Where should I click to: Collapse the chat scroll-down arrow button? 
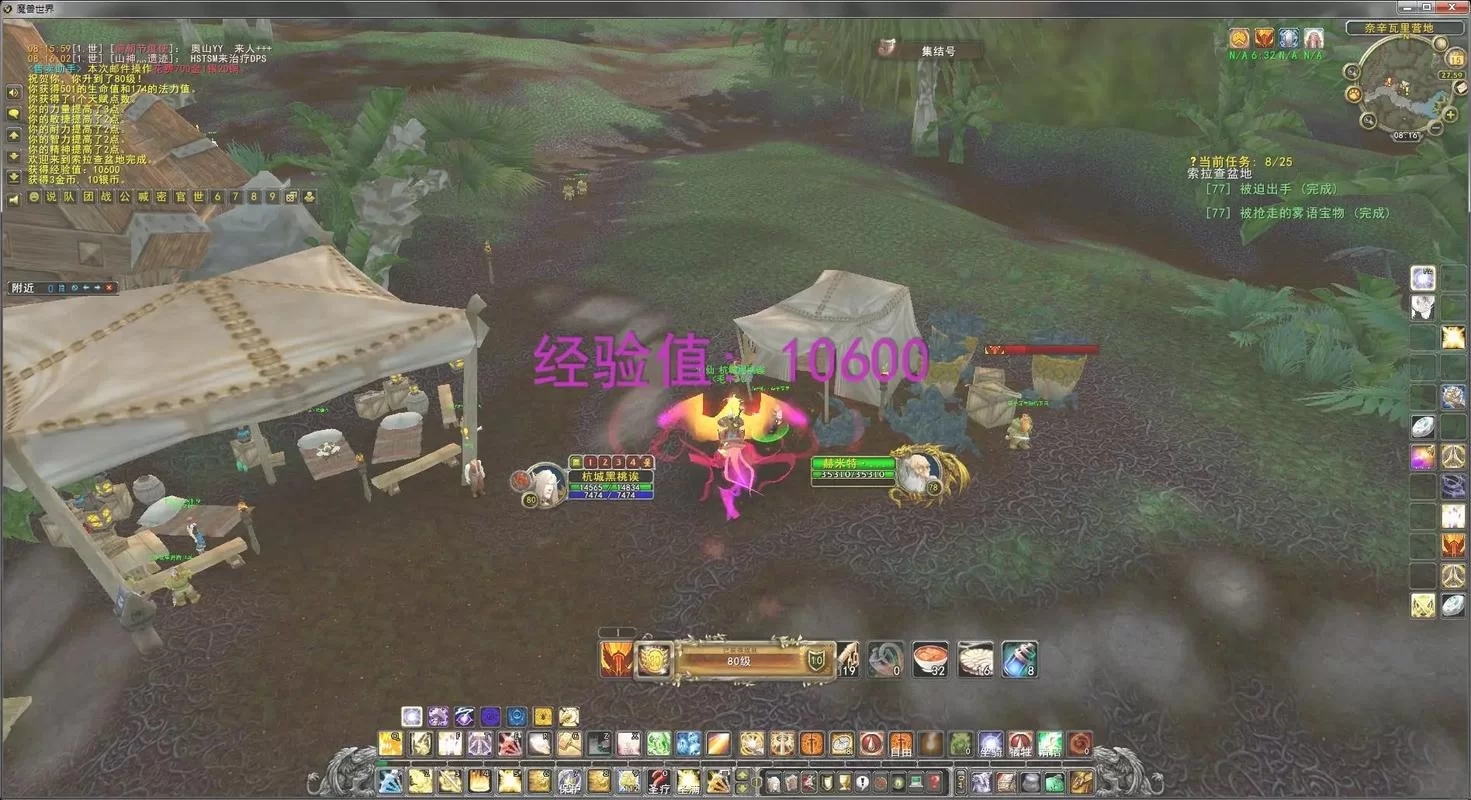point(13,156)
